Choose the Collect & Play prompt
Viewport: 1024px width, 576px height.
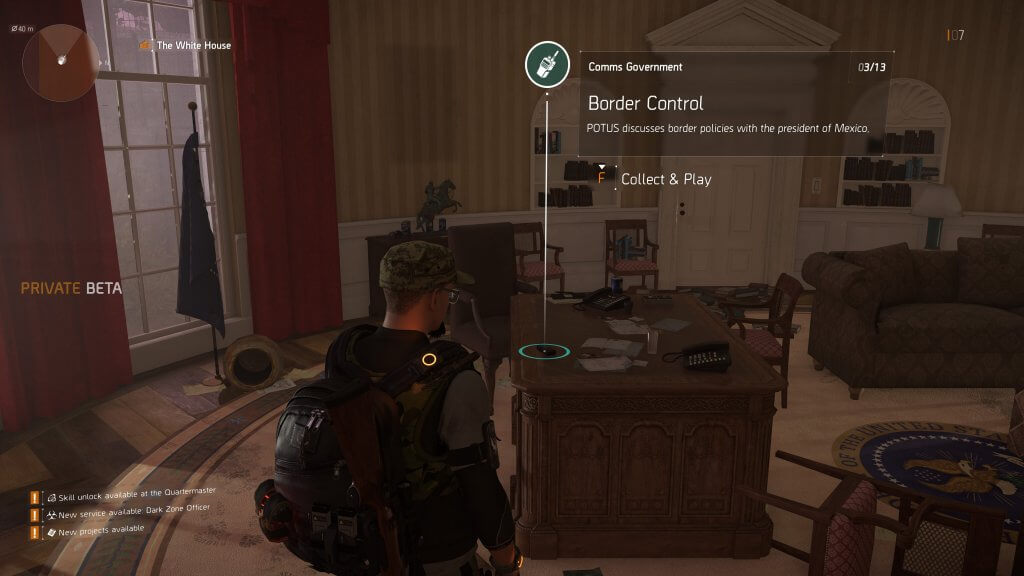665,179
